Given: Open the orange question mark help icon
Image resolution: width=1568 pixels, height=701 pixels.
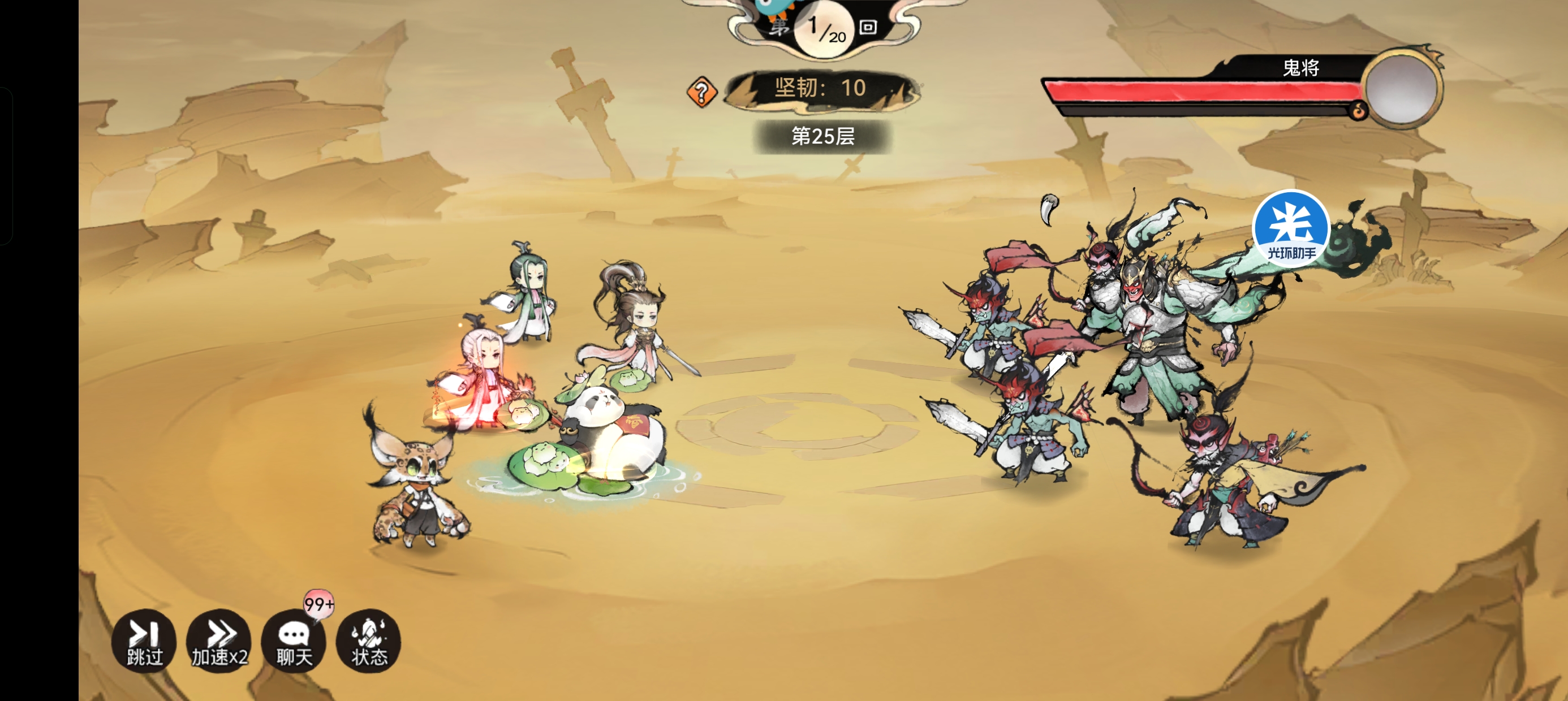Looking at the screenshot, I should click(x=701, y=92).
